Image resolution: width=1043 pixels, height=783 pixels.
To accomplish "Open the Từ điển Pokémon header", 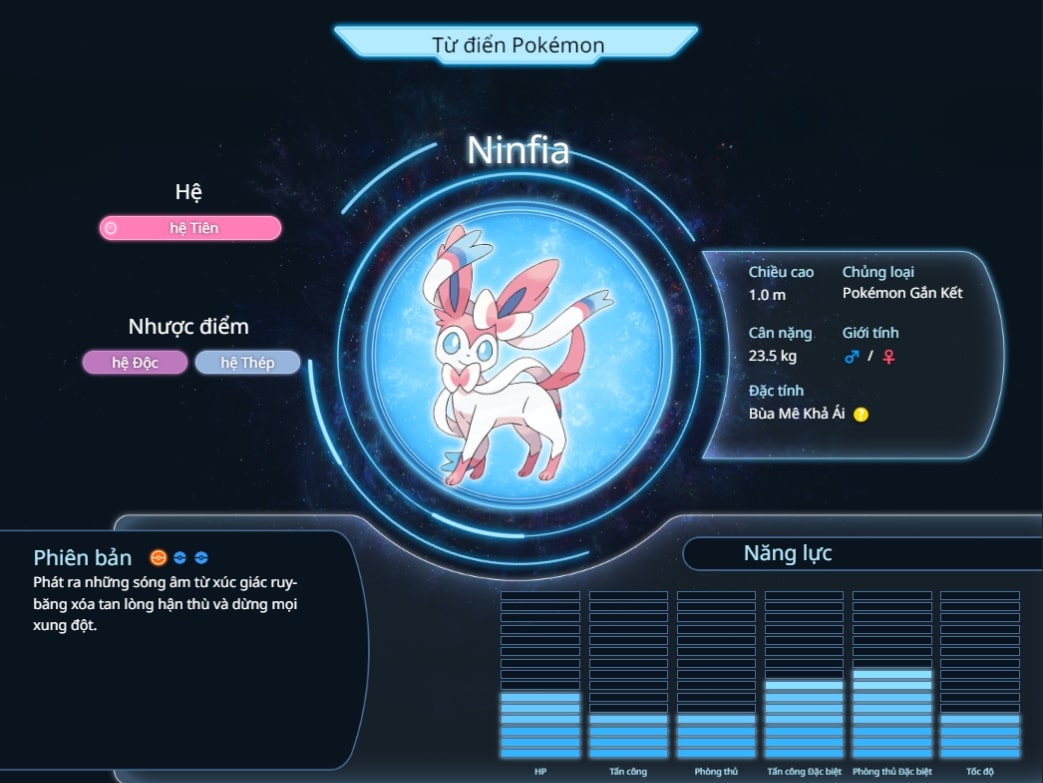I will coord(516,44).
